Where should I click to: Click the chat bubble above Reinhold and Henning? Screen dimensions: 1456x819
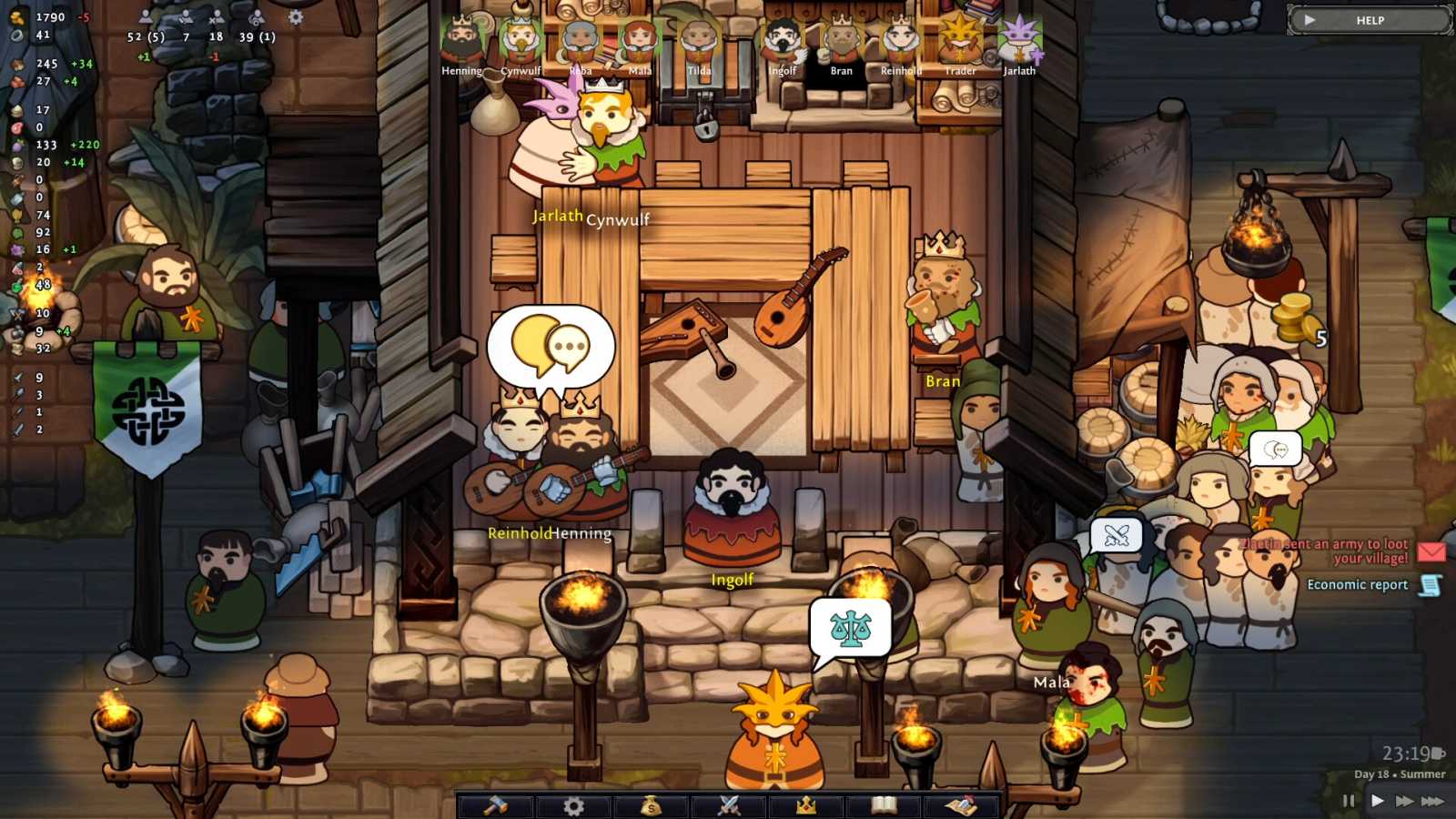(x=550, y=347)
